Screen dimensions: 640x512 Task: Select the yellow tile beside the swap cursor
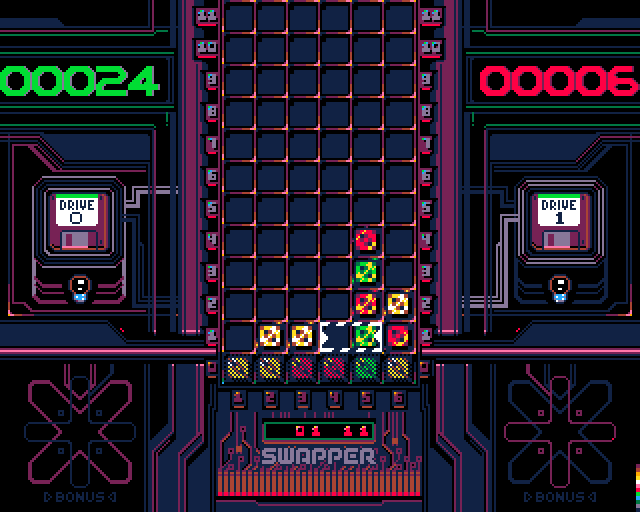click(302, 335)
